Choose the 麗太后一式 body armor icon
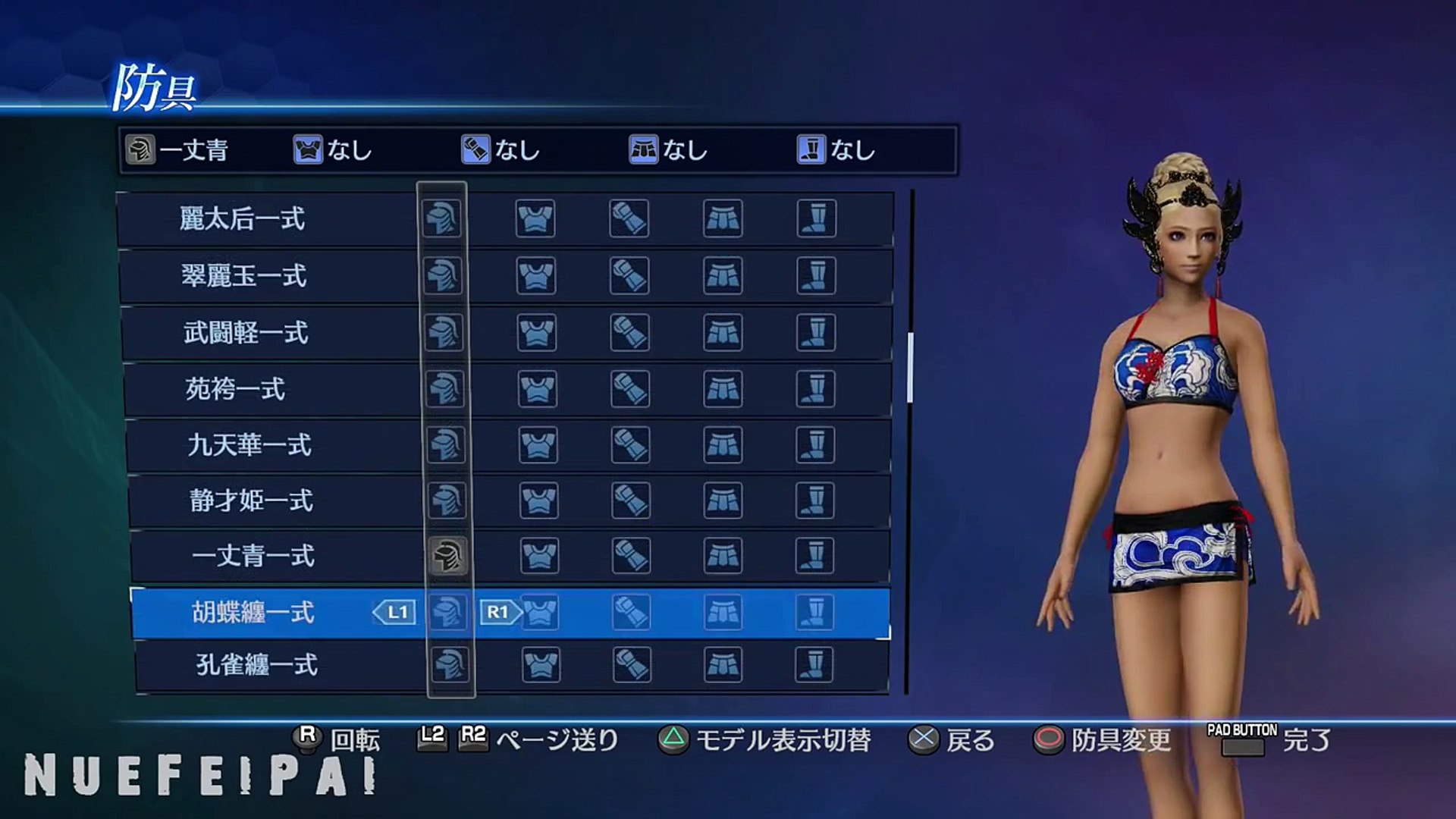This screenshot has width=1456, height=819. tap(535, 219)
